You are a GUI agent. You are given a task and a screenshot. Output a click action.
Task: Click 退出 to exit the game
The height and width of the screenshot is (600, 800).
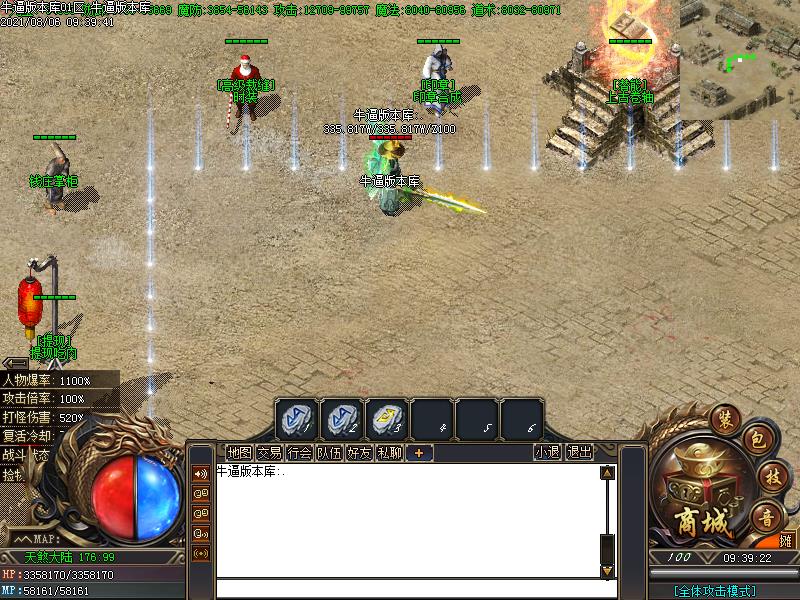[x=580, y=452]
